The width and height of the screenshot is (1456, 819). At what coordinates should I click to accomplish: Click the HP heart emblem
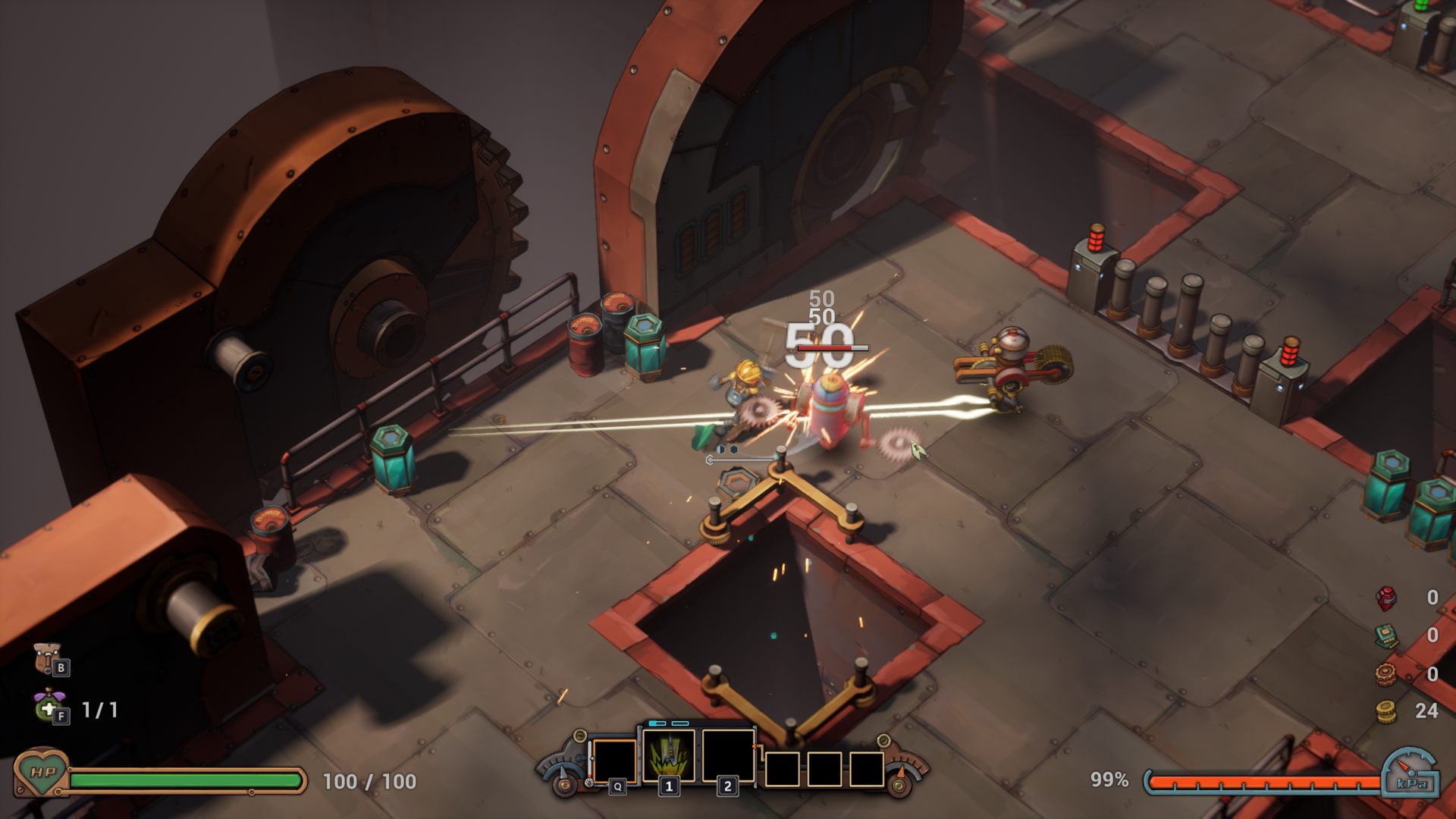pos(43,777)
